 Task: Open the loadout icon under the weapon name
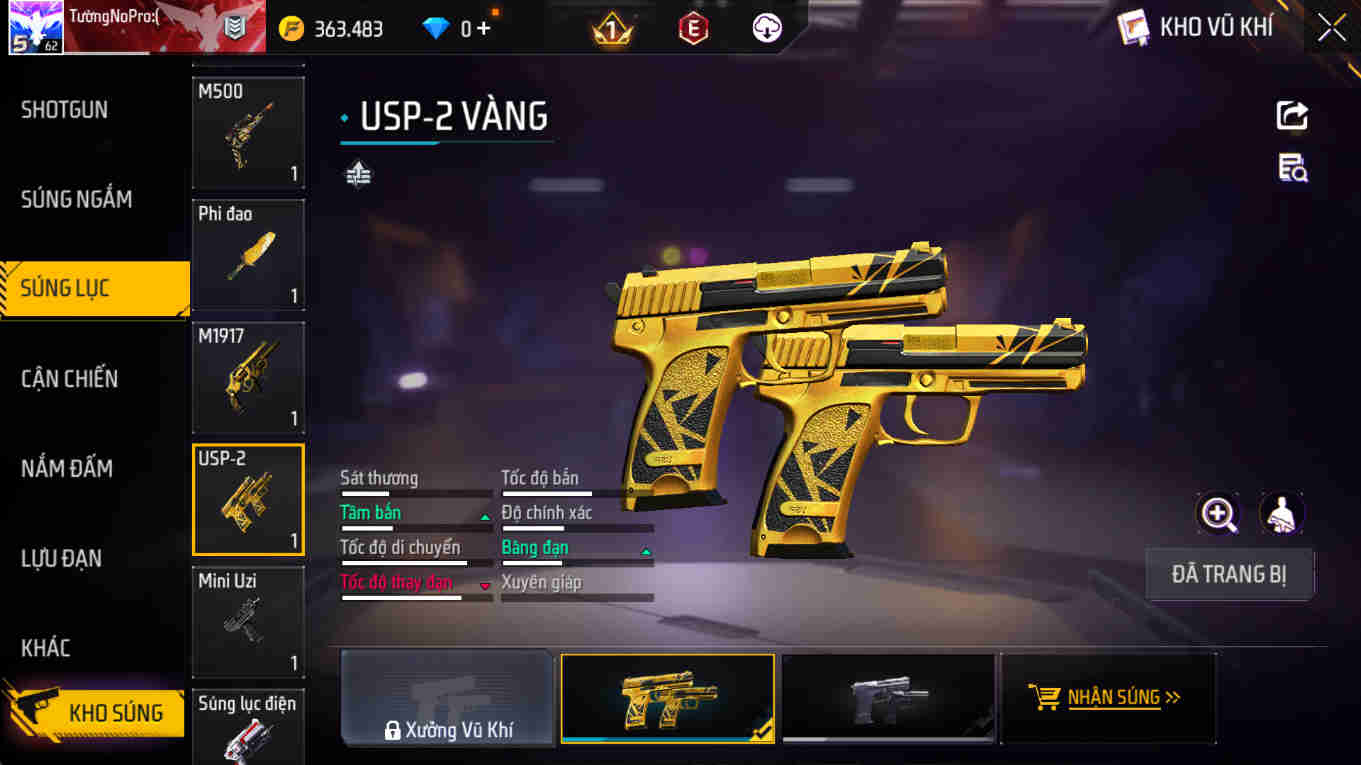click(357, 172)
